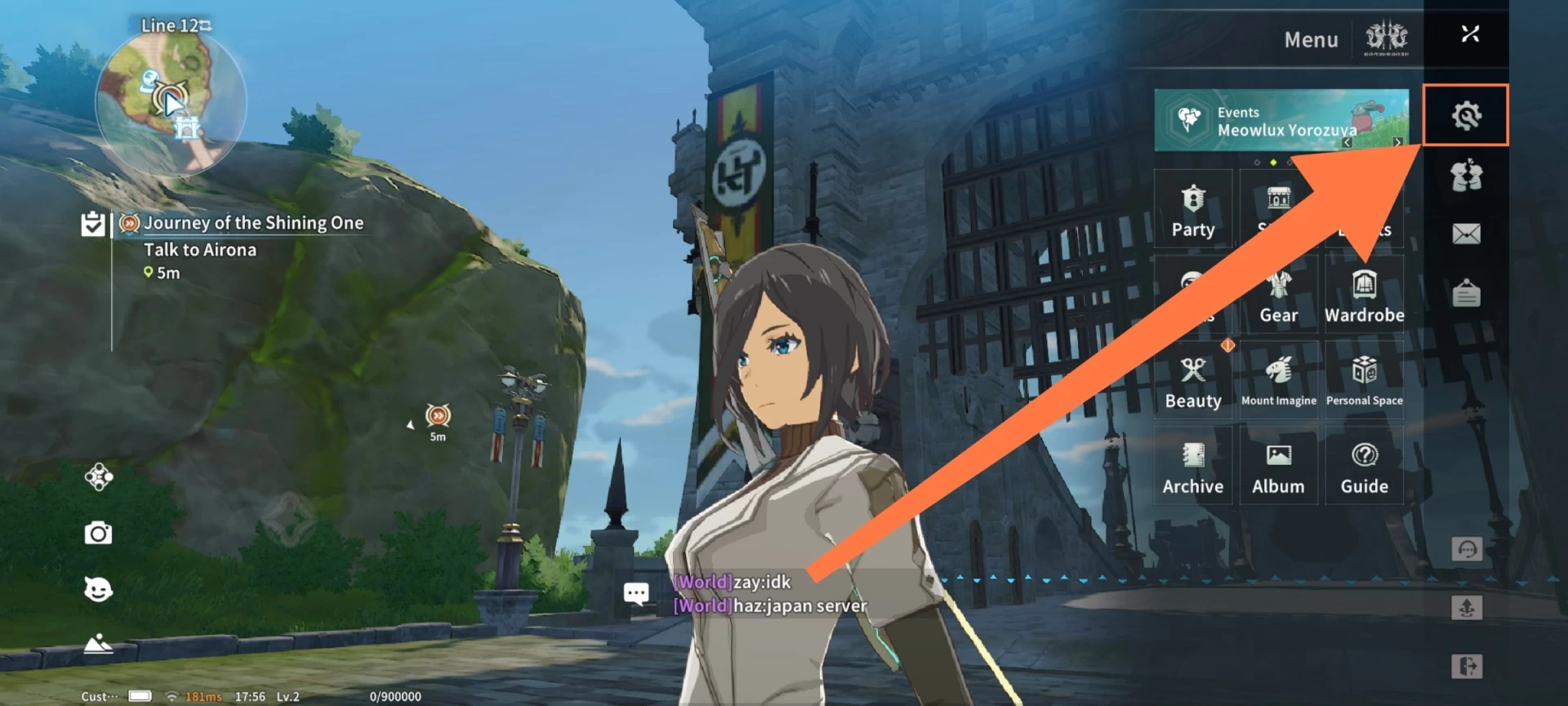1568x706 pixels.
Task: Select the Journey of the Shining One quest tracker
Action: [253, 223]
